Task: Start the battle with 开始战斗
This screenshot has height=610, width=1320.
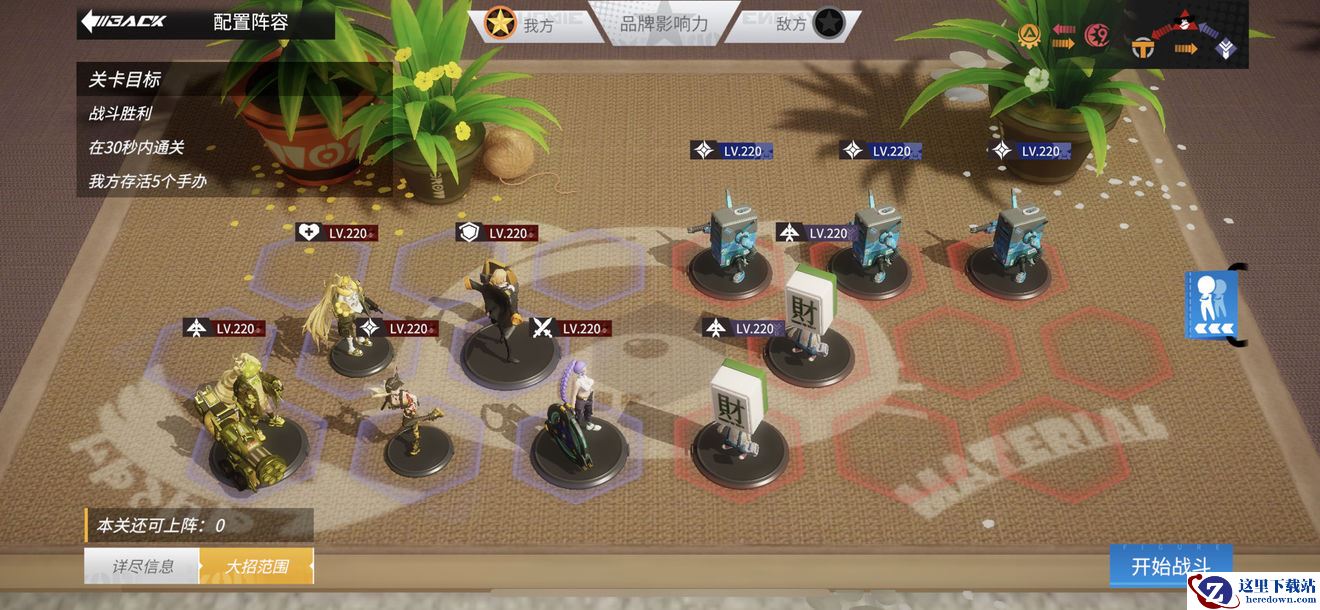Action: 1170,566
